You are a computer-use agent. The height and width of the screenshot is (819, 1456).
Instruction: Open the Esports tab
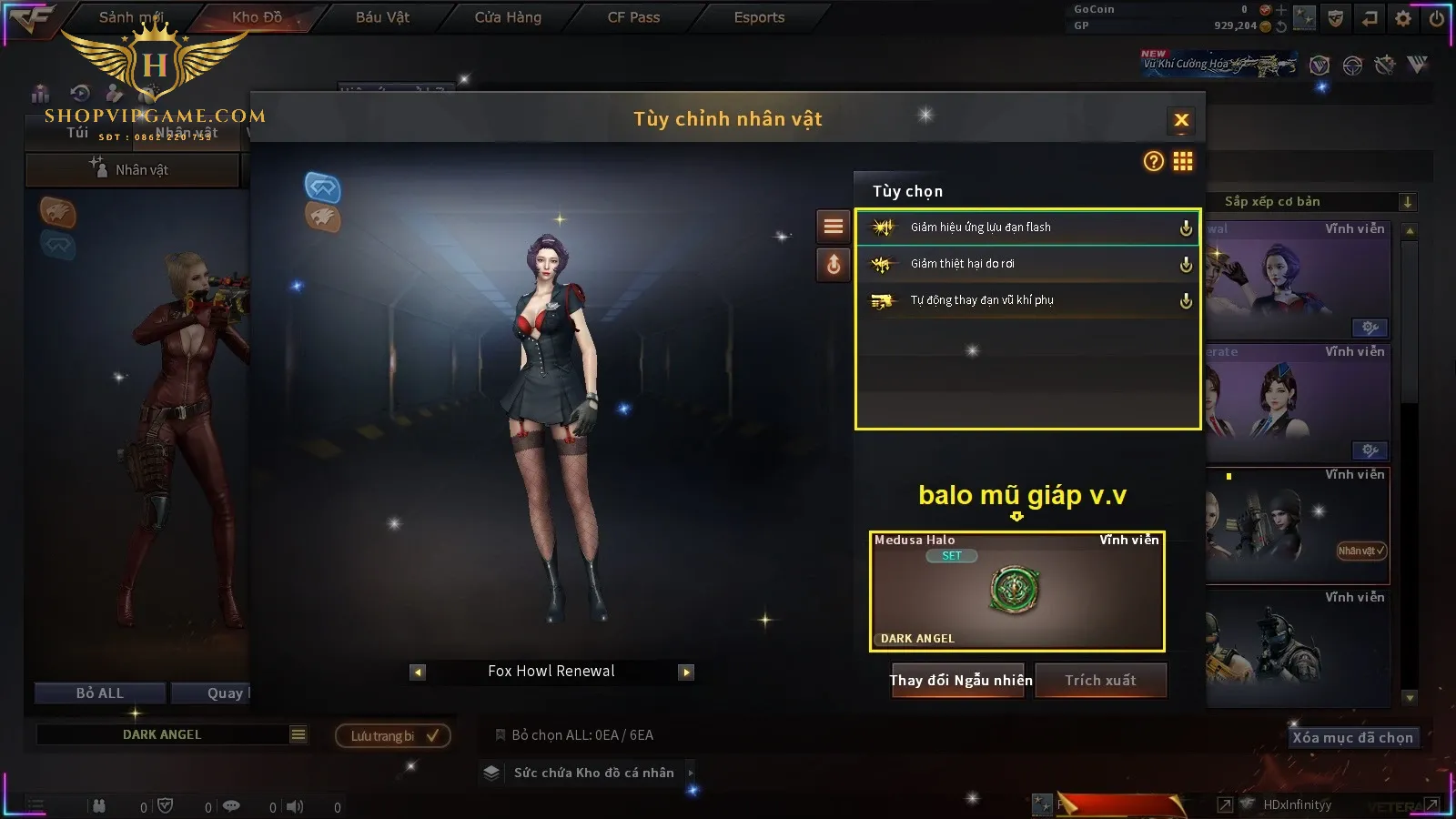pyautogui.click(x=759, y=17)
